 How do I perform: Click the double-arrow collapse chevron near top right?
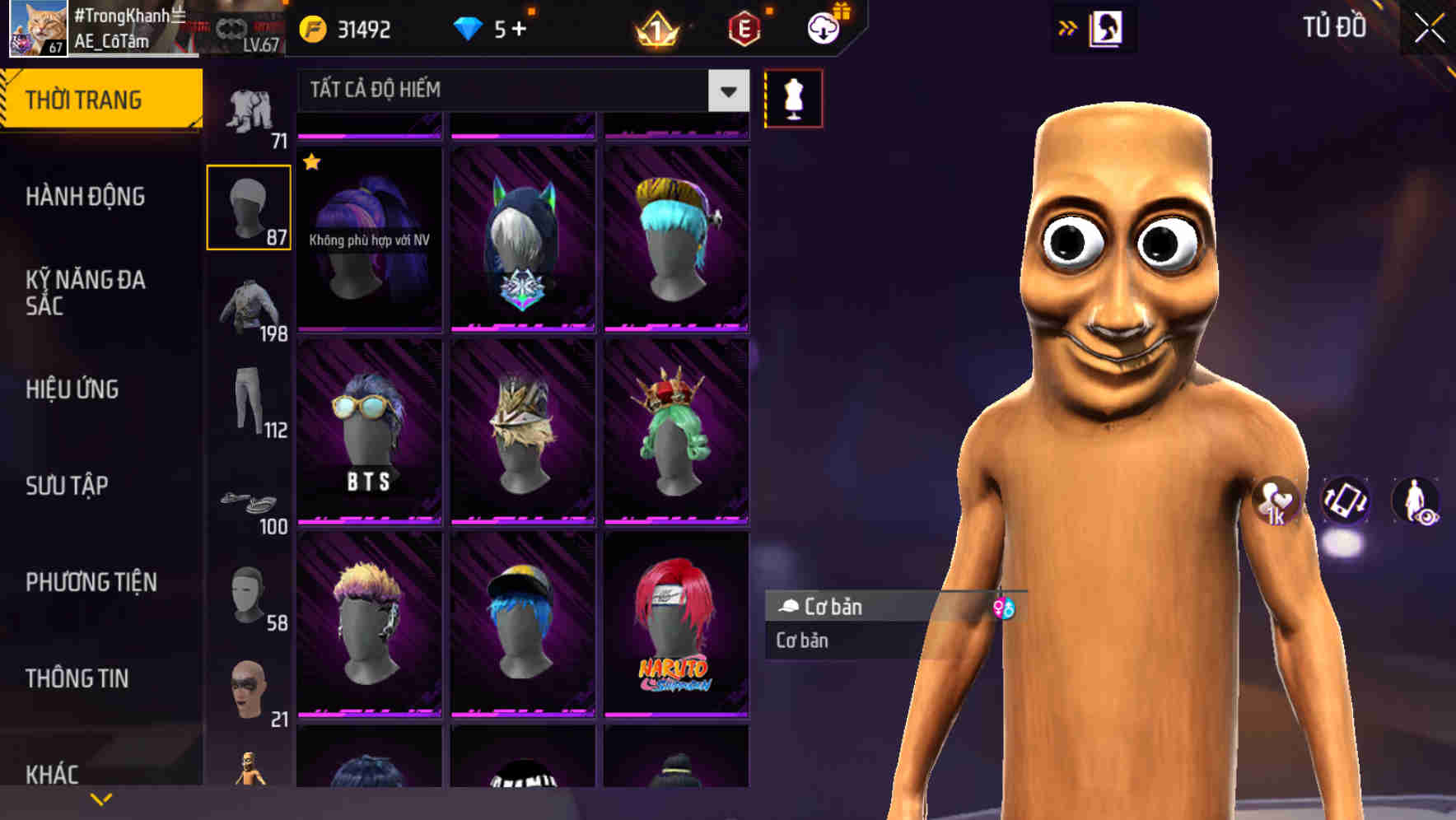click(1068, 27)
